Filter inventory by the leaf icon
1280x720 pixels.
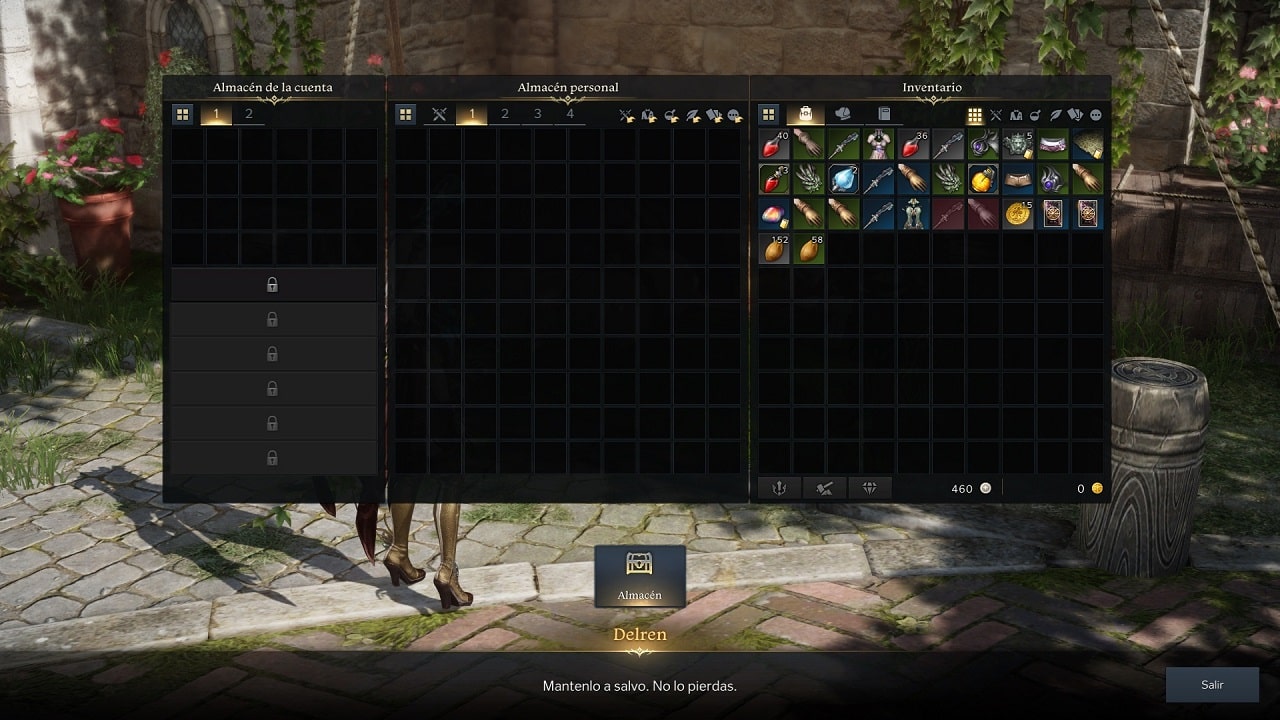pos(1056,115)
